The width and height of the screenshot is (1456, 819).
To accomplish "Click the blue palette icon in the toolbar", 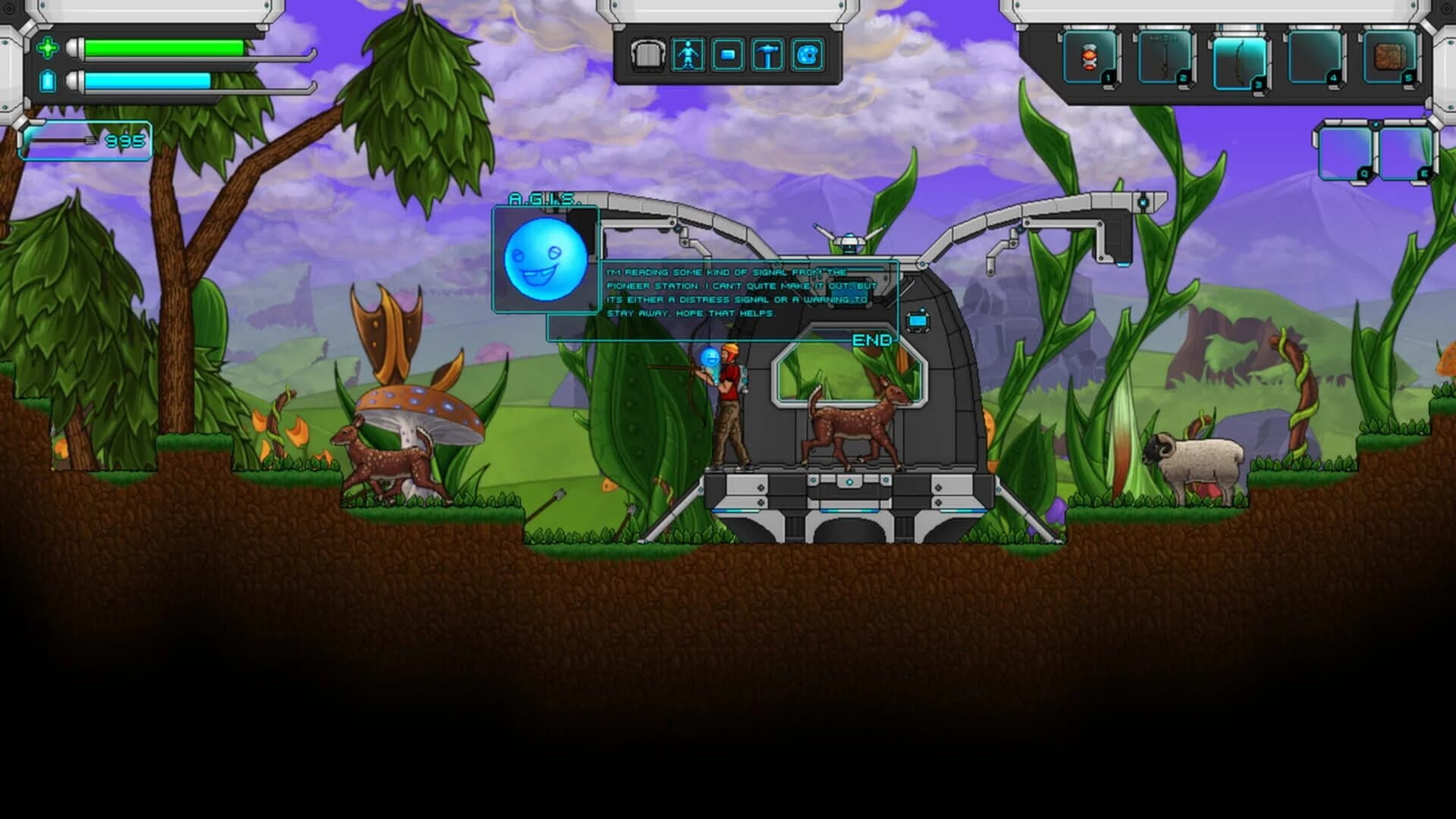I will click(810, 55).
